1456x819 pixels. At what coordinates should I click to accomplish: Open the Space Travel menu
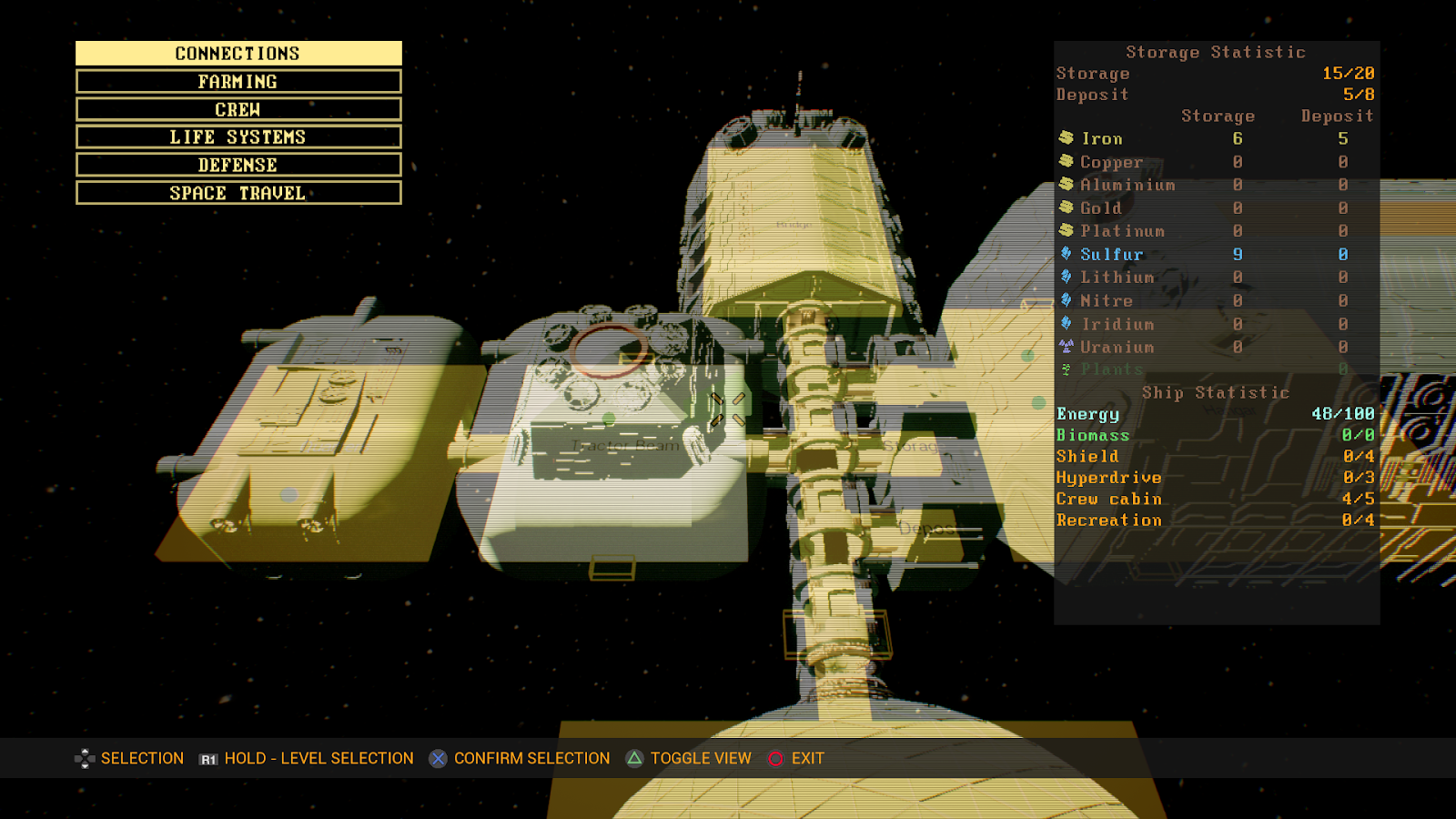point(238,193)
